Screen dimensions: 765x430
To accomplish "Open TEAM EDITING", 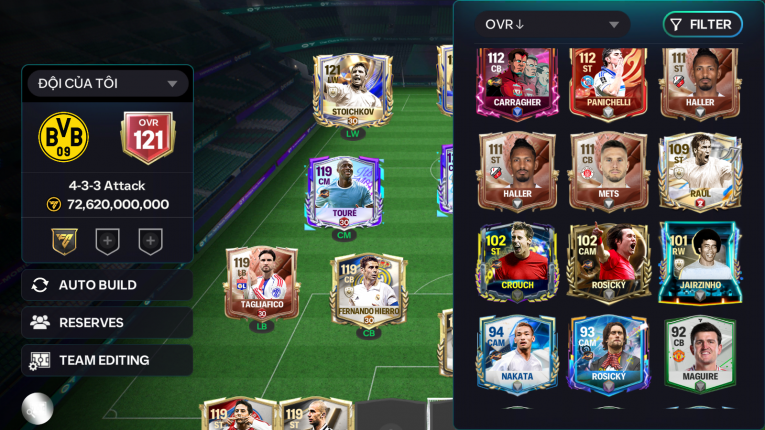I will (107, 361).
